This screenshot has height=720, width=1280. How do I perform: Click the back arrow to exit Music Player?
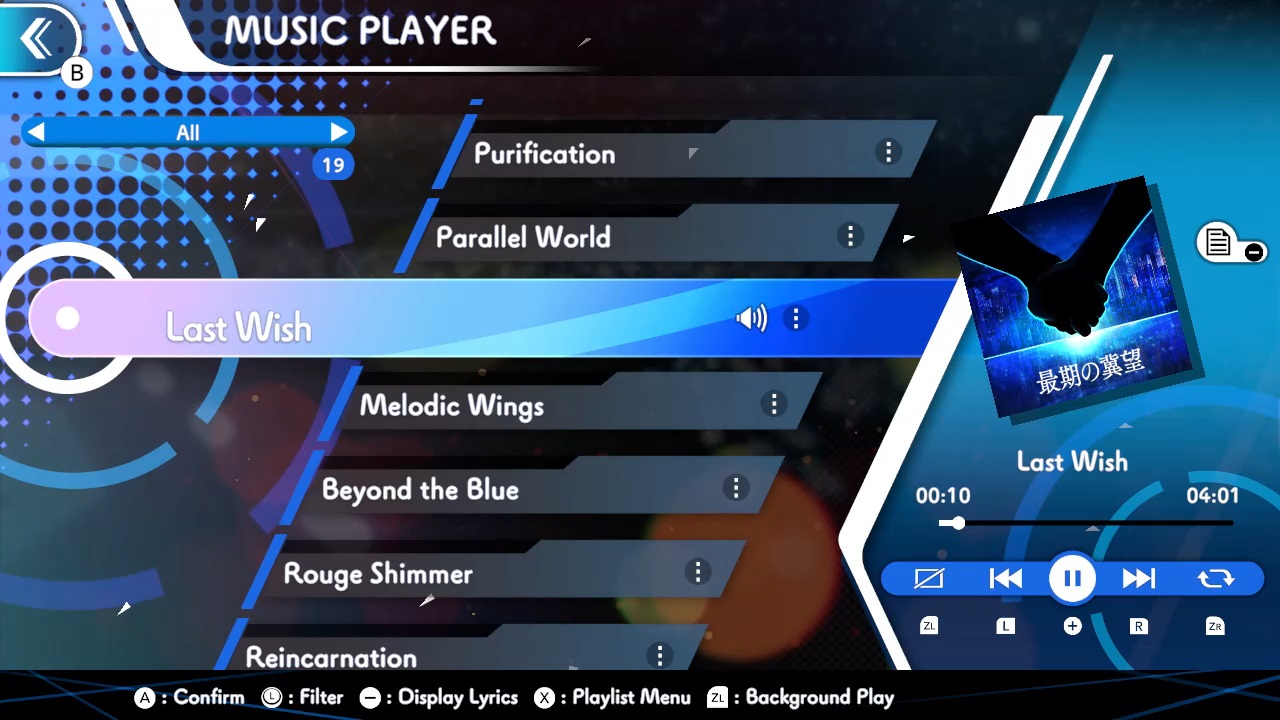(38, 38)
